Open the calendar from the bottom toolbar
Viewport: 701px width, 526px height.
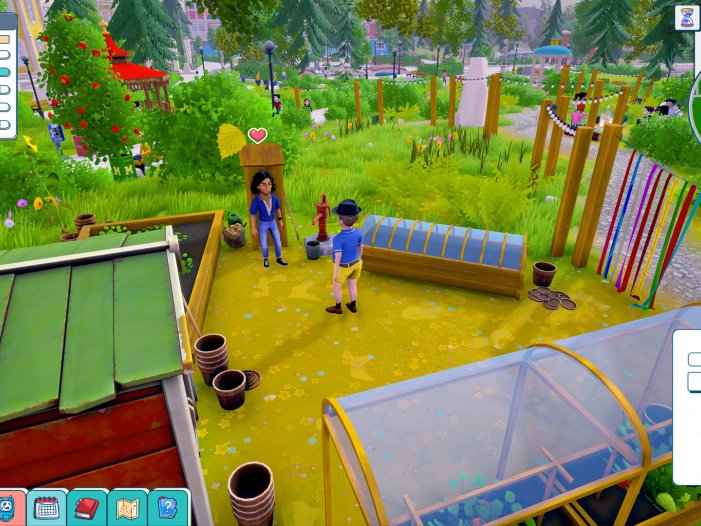47,507
